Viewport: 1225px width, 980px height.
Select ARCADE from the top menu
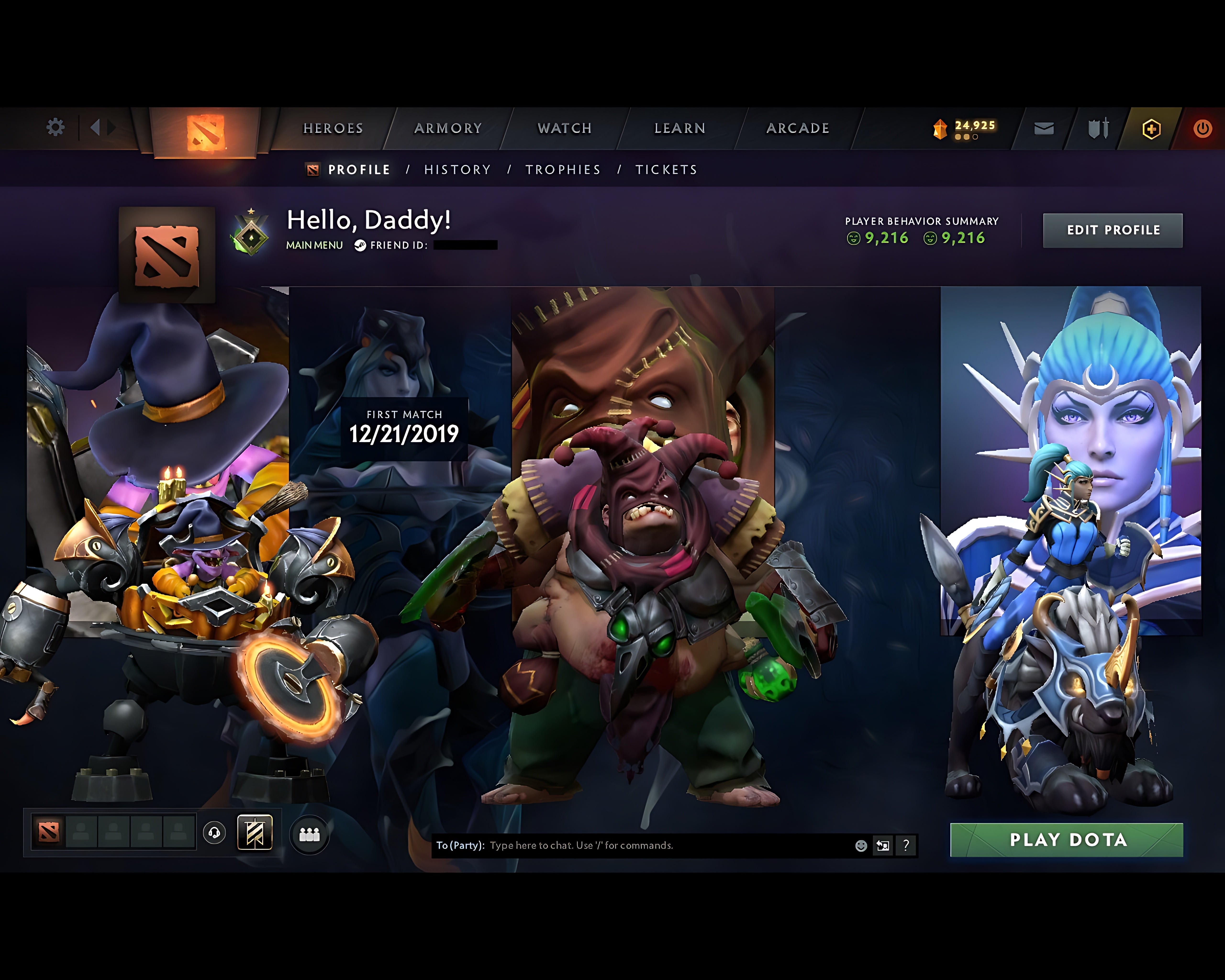798,128
